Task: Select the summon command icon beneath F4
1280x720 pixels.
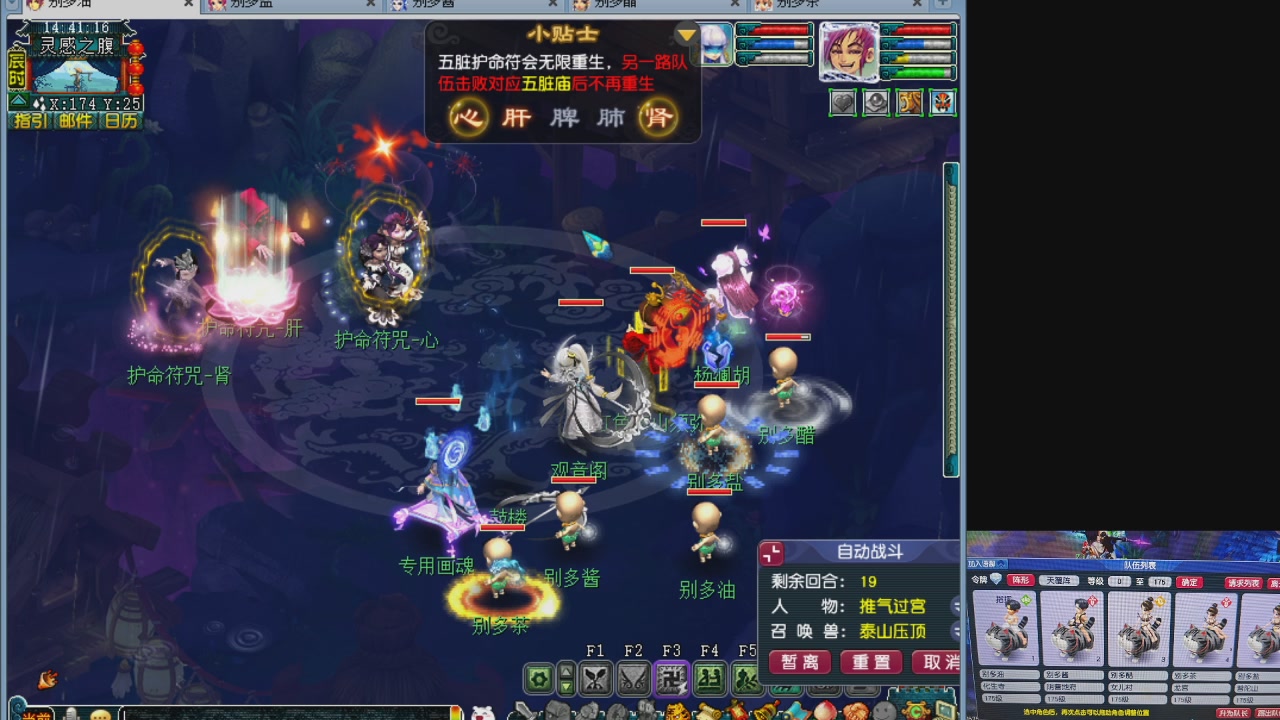Action: [x=710, y=677]
